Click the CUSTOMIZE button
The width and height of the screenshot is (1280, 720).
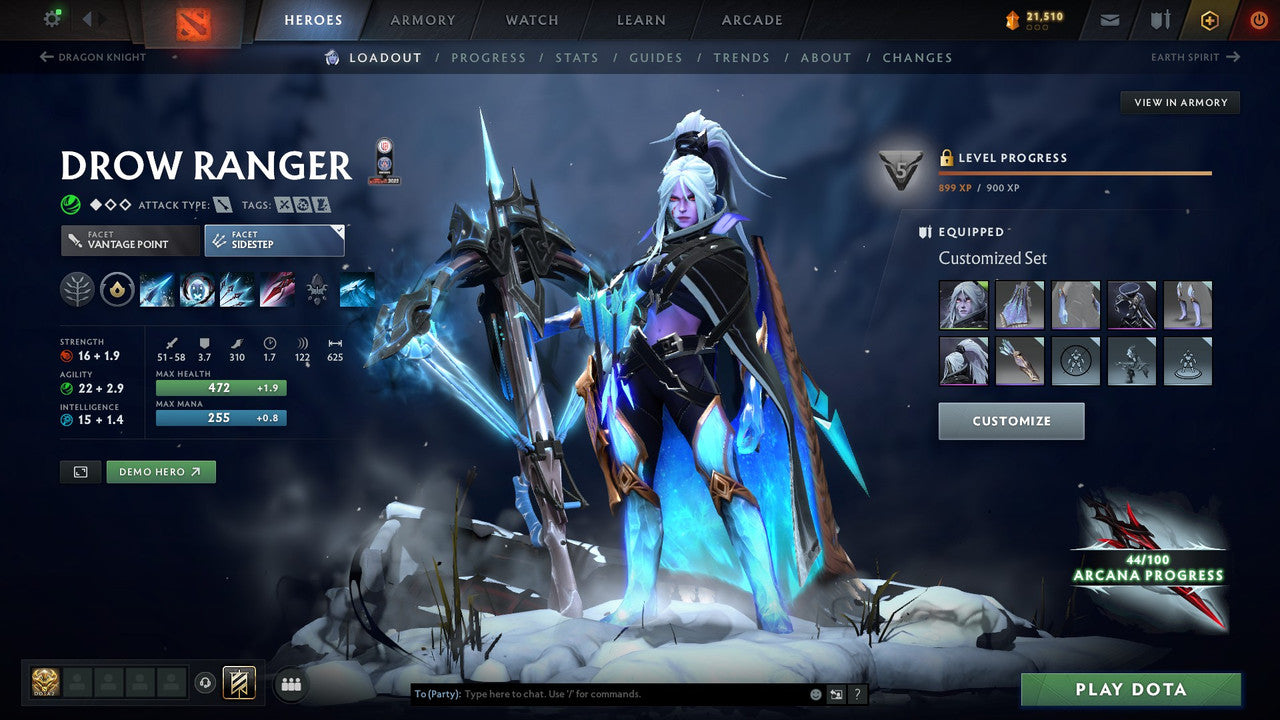pos(1010,420)
